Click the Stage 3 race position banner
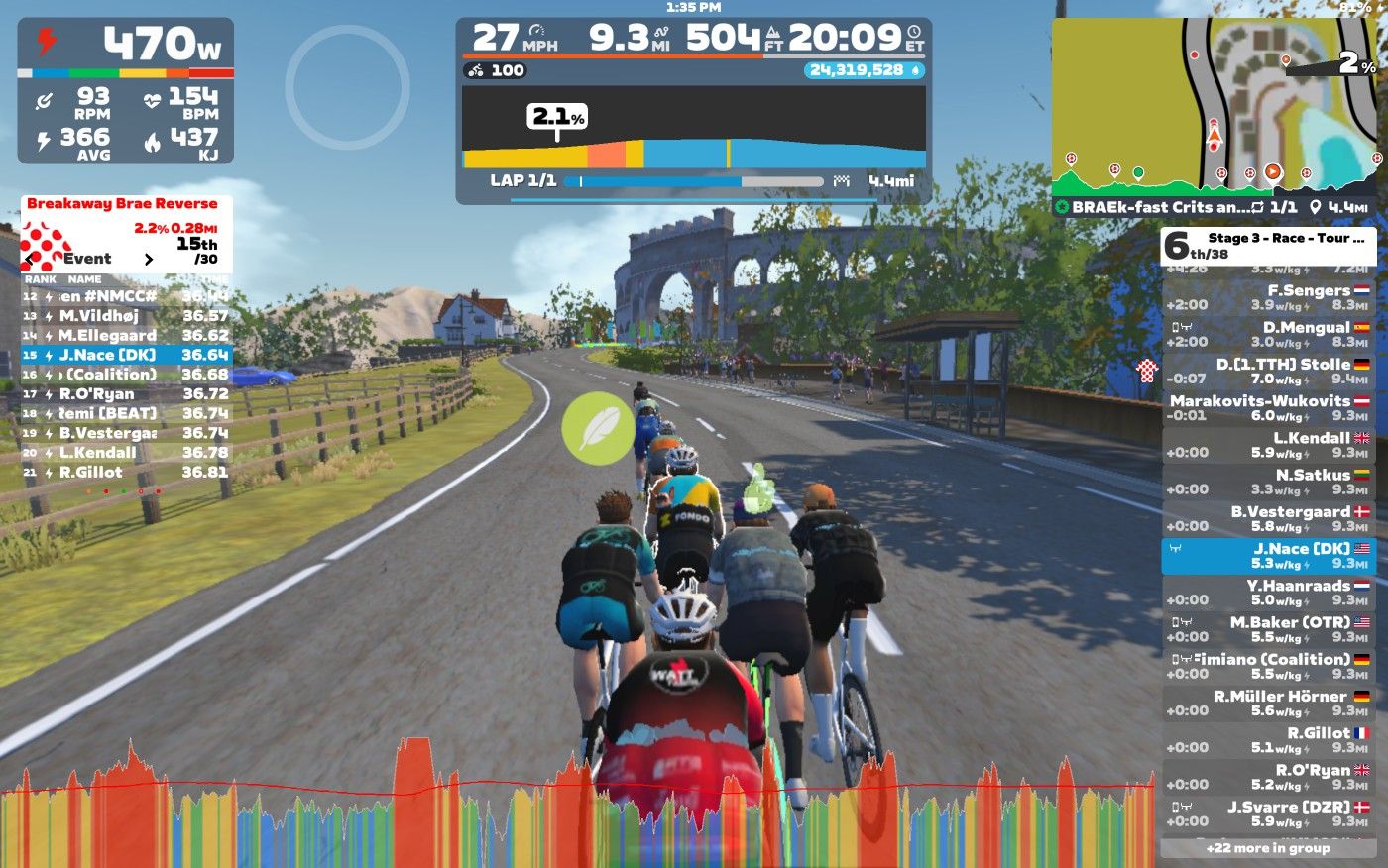This screenshot has width=1388, height=868. click(1268, 245)
